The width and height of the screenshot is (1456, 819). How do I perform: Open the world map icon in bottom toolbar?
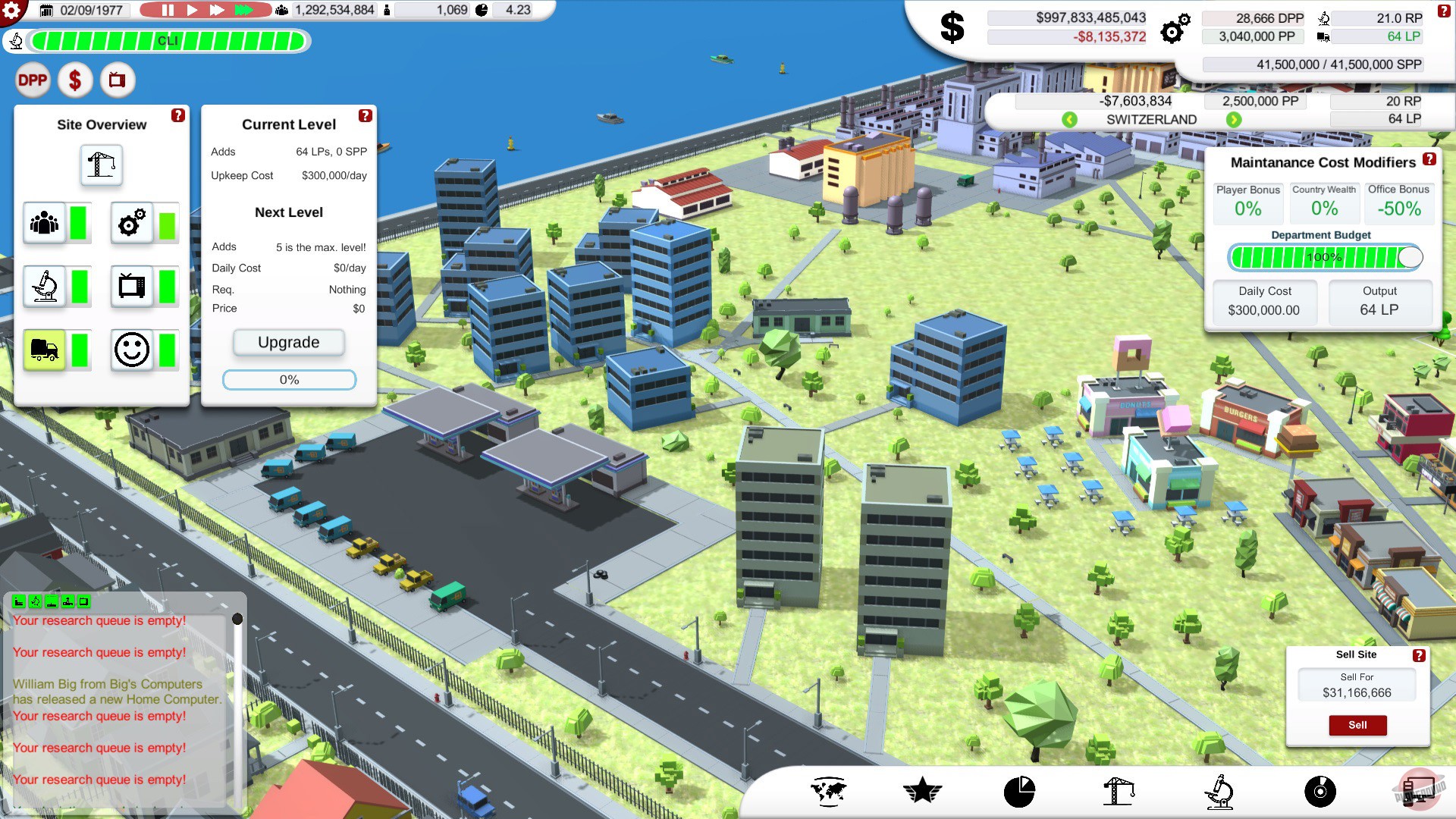click(x=829, y=791)
